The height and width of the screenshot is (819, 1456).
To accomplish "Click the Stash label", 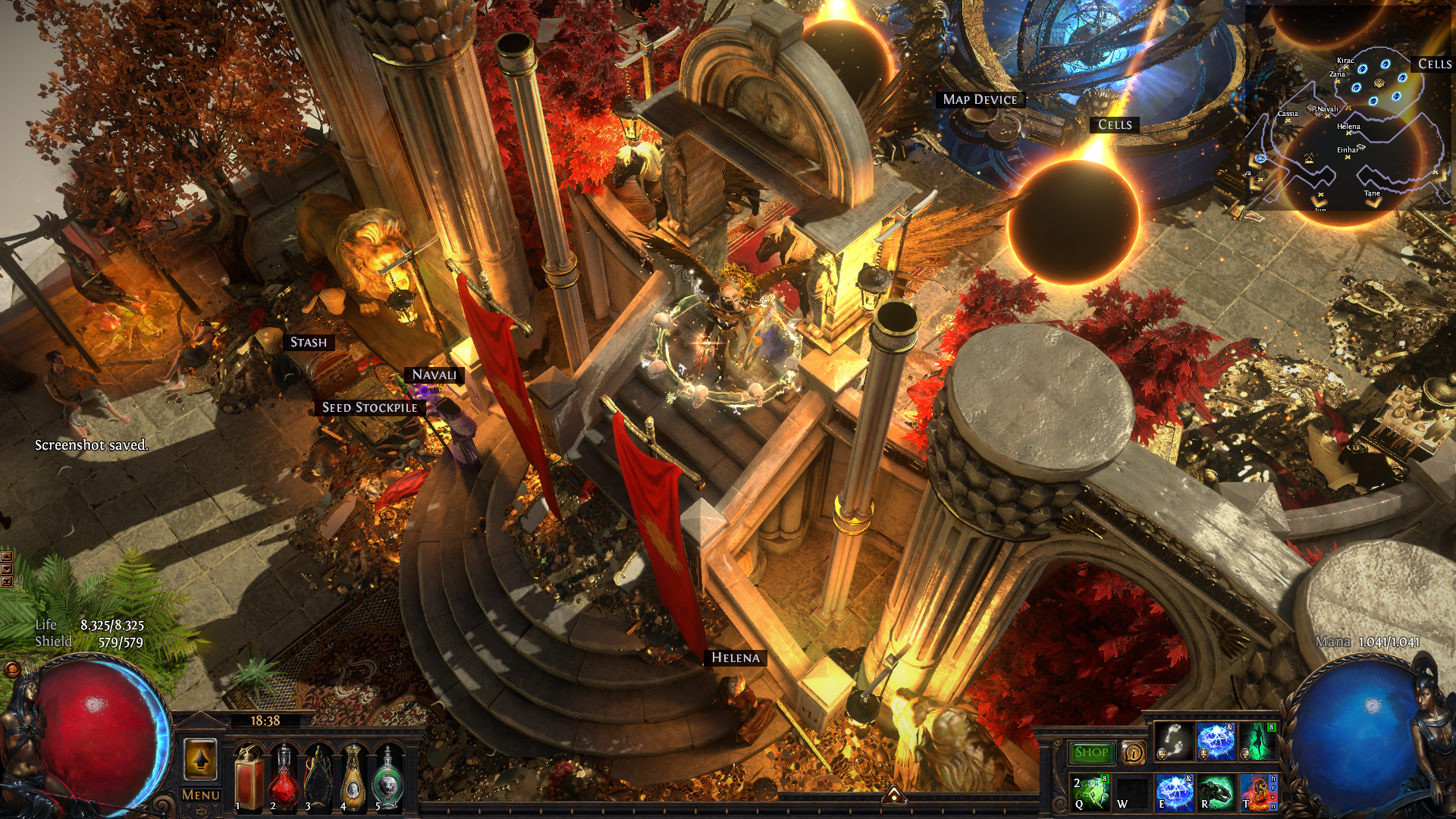I will pyautogui.click(x=309, y=343).
